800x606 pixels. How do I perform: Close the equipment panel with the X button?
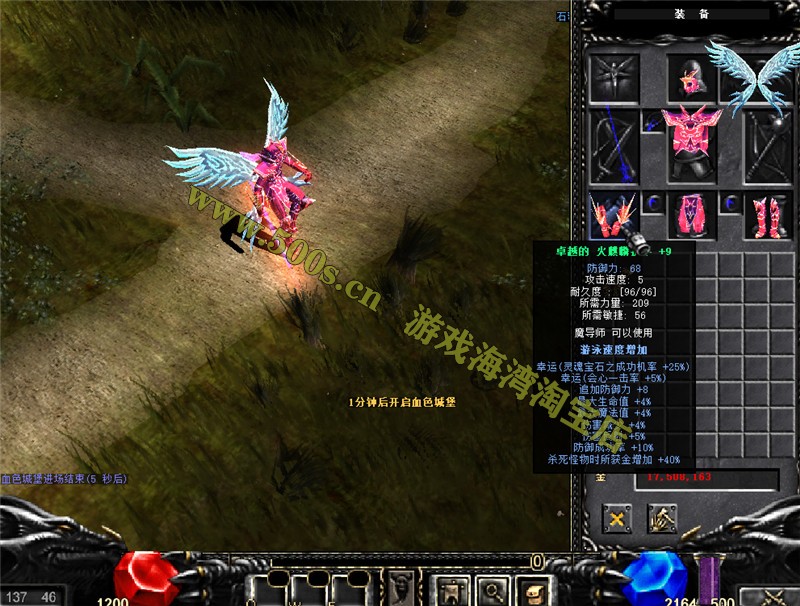[617, 518]
